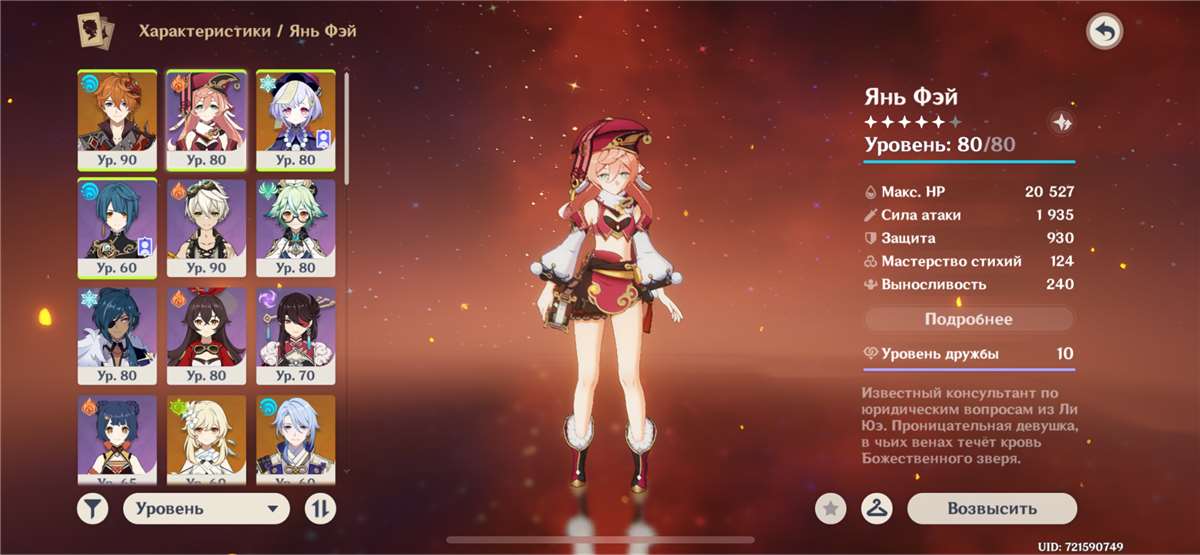Open the character filter funnel button
Image resolution: width=1200 pixels, height=555 pixels.
point(92,509)
